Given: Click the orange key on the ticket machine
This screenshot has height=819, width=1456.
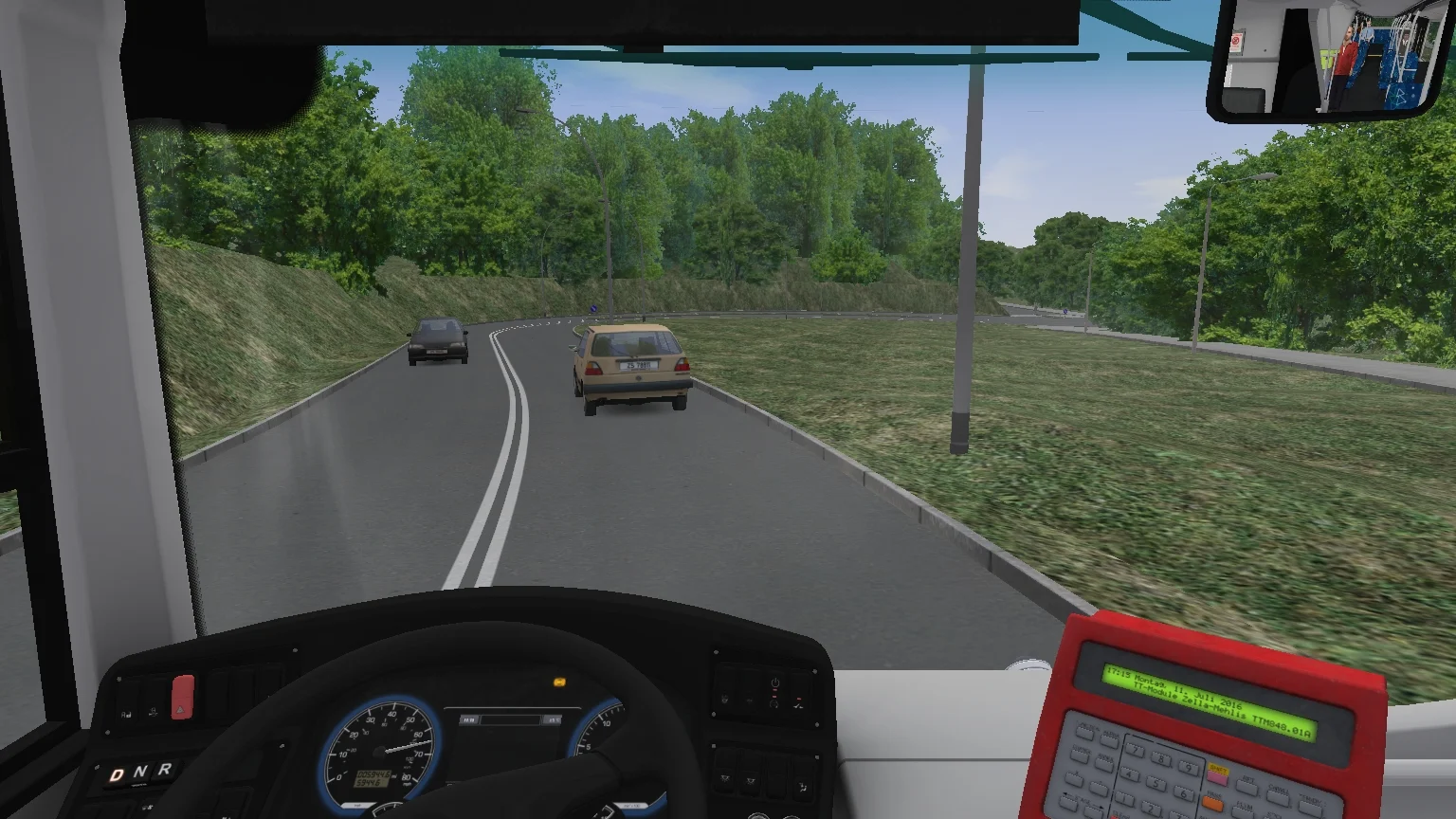Looking at the screenshot, I should click(1212, 805).
